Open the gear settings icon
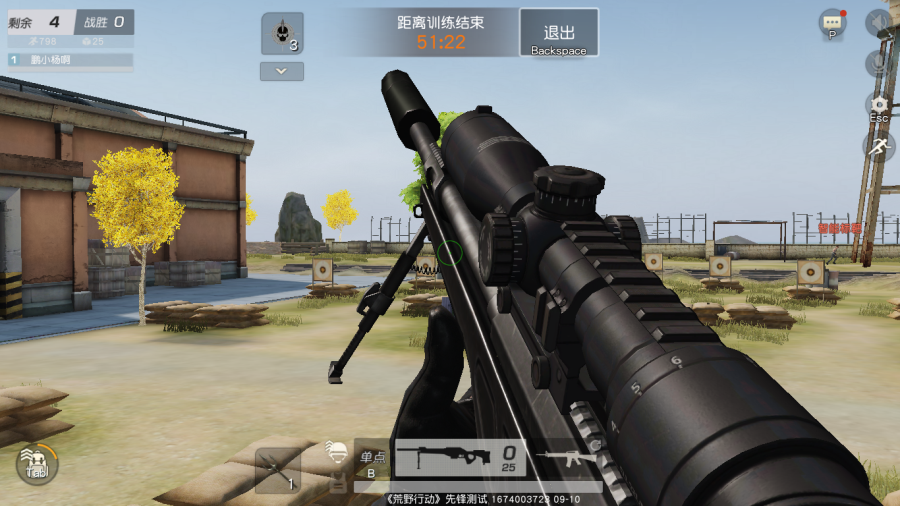Screen dimensions: 900x506 click(878, 105)
